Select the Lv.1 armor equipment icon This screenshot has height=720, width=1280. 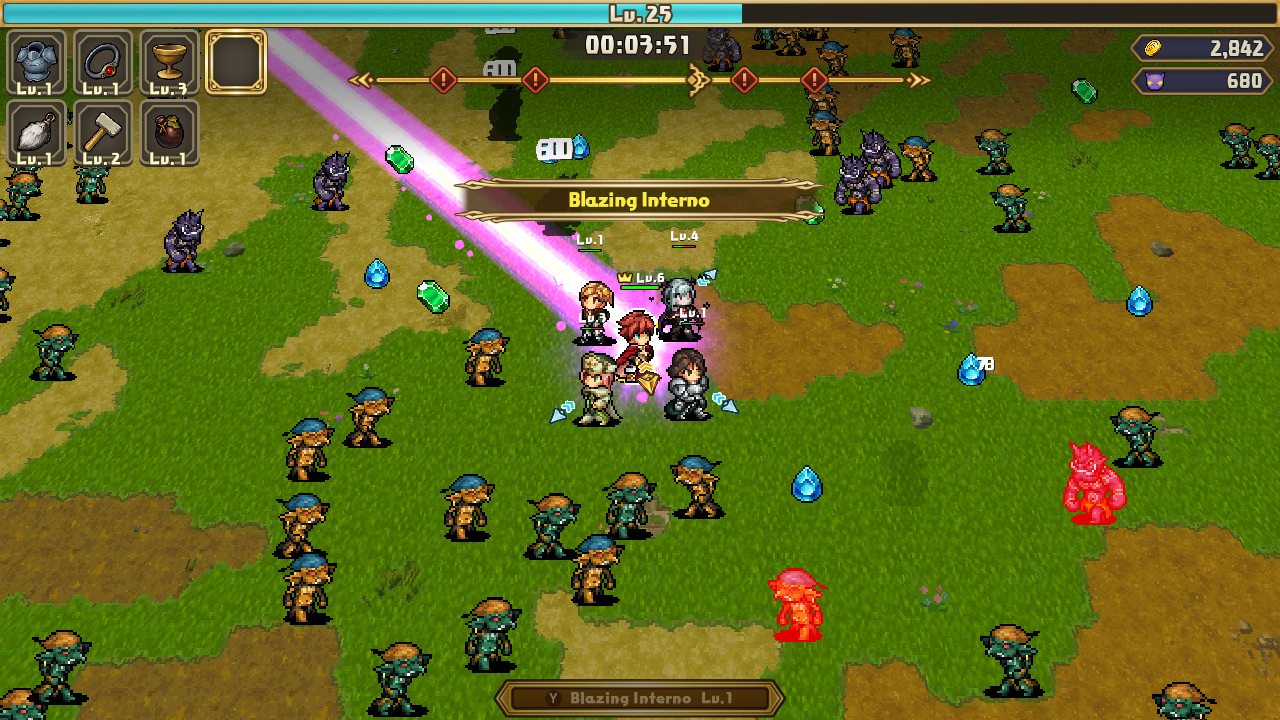click(37, 62)
